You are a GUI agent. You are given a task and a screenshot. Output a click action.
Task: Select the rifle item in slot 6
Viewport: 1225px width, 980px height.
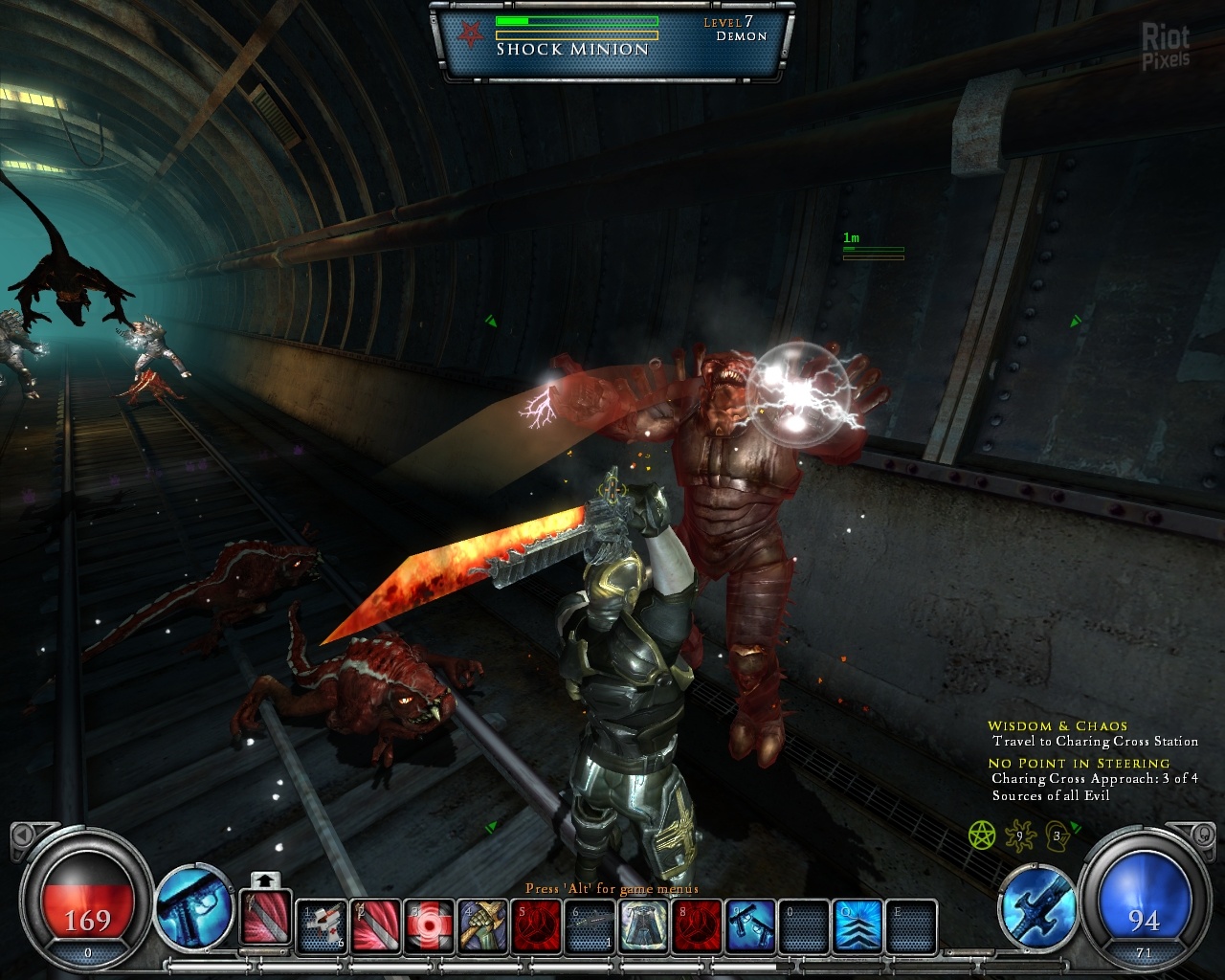(x=590, y=926)
